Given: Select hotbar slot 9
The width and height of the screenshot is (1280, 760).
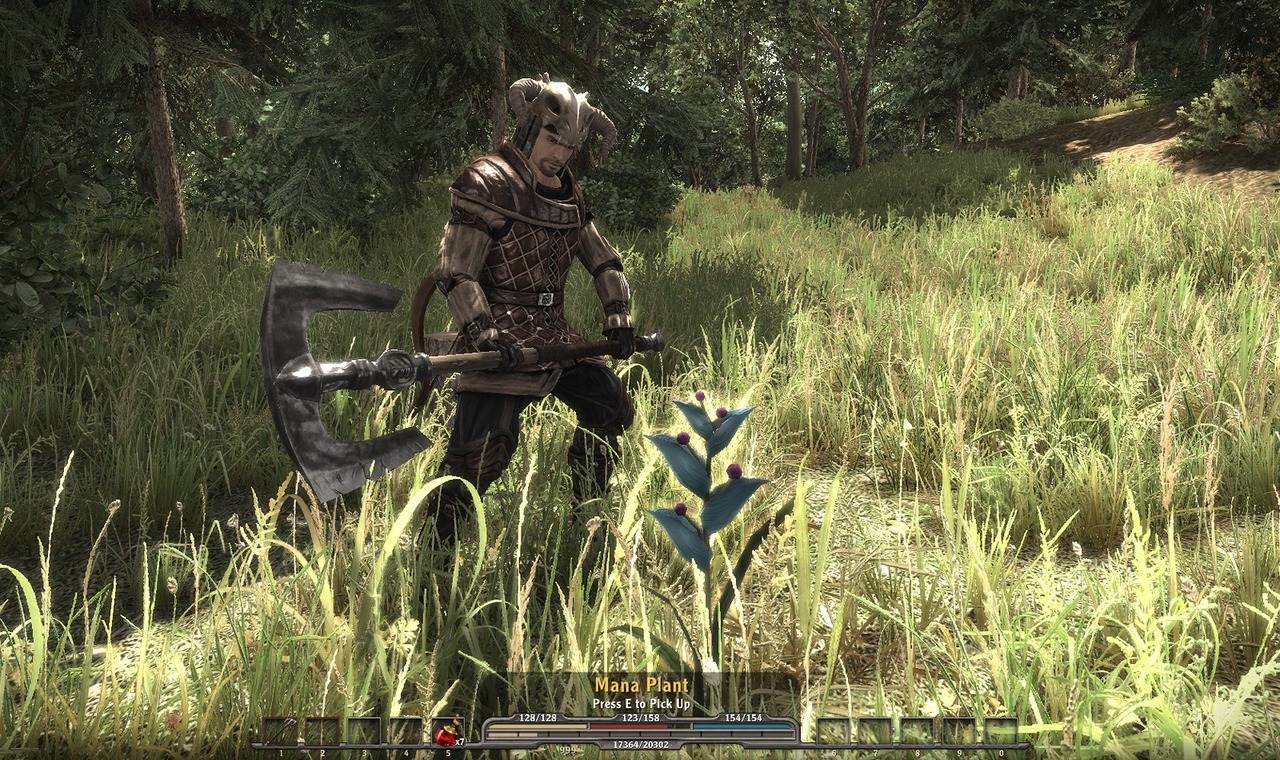Looking at the screenshot, I should coord(959,731).
